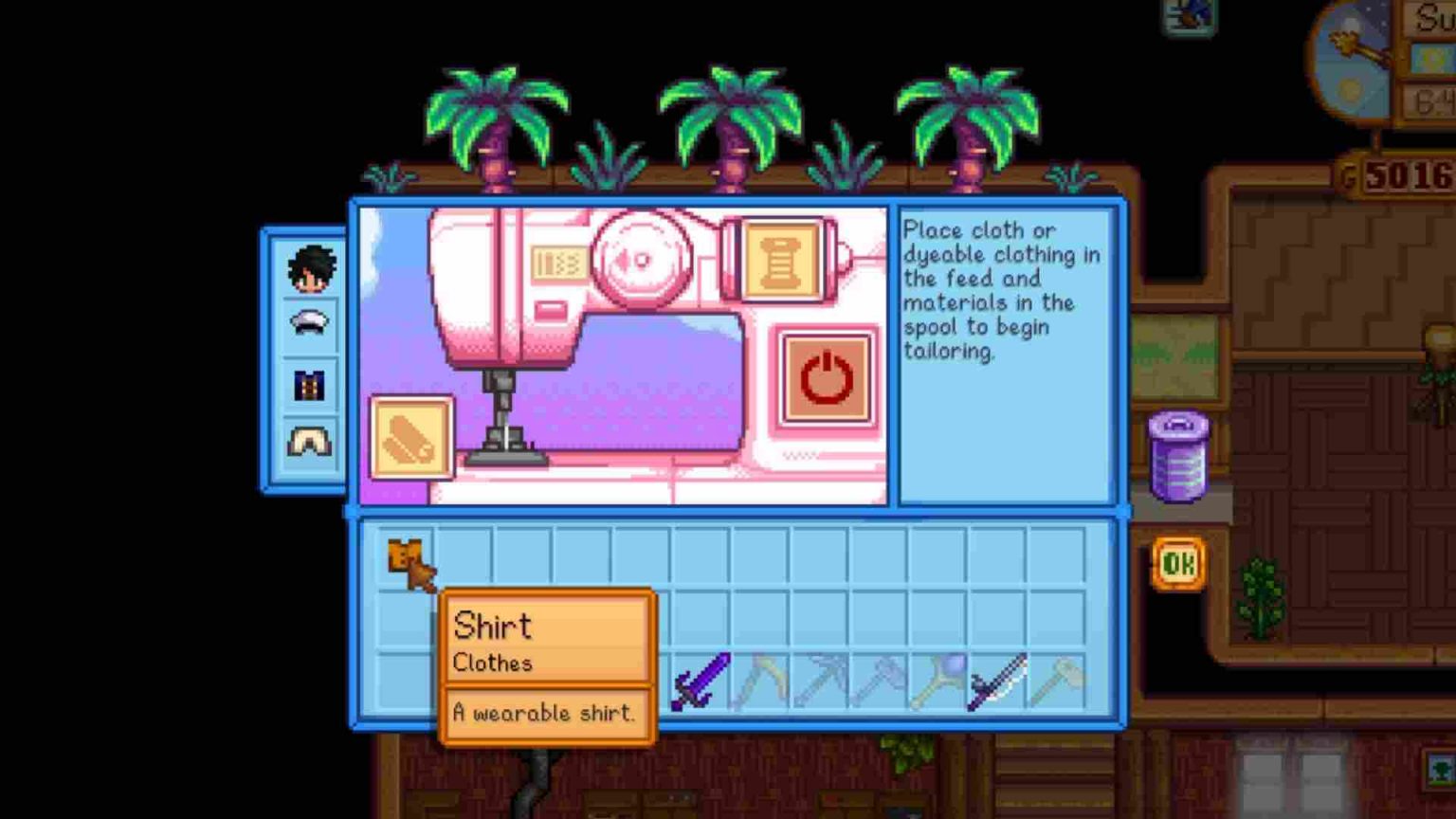Click the gold counter showing 5016
Image resolution: width=1456 pixels, height=819 pixels.
coord(1401,173)
